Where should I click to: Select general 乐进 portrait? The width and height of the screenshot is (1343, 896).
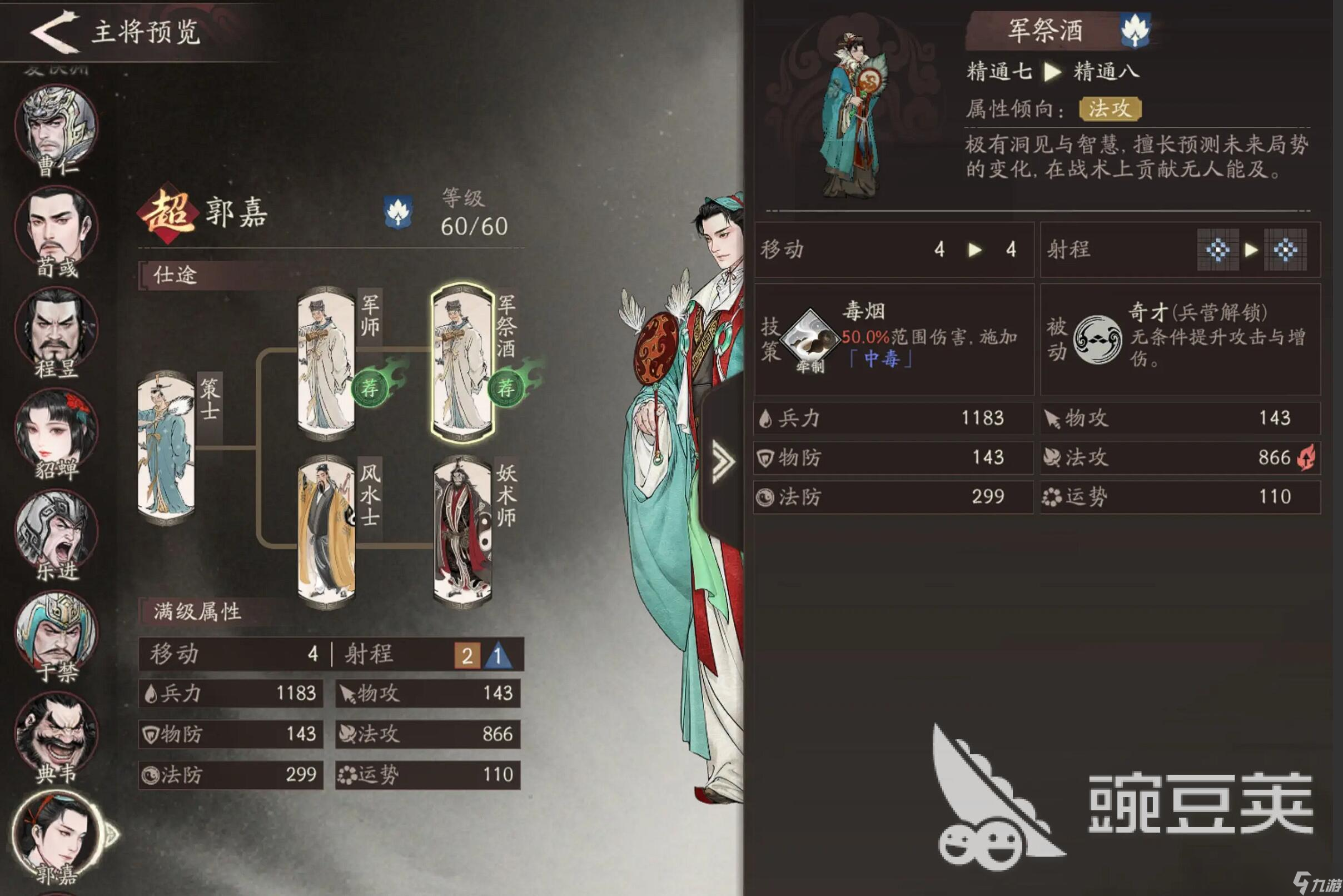[56, 530]
